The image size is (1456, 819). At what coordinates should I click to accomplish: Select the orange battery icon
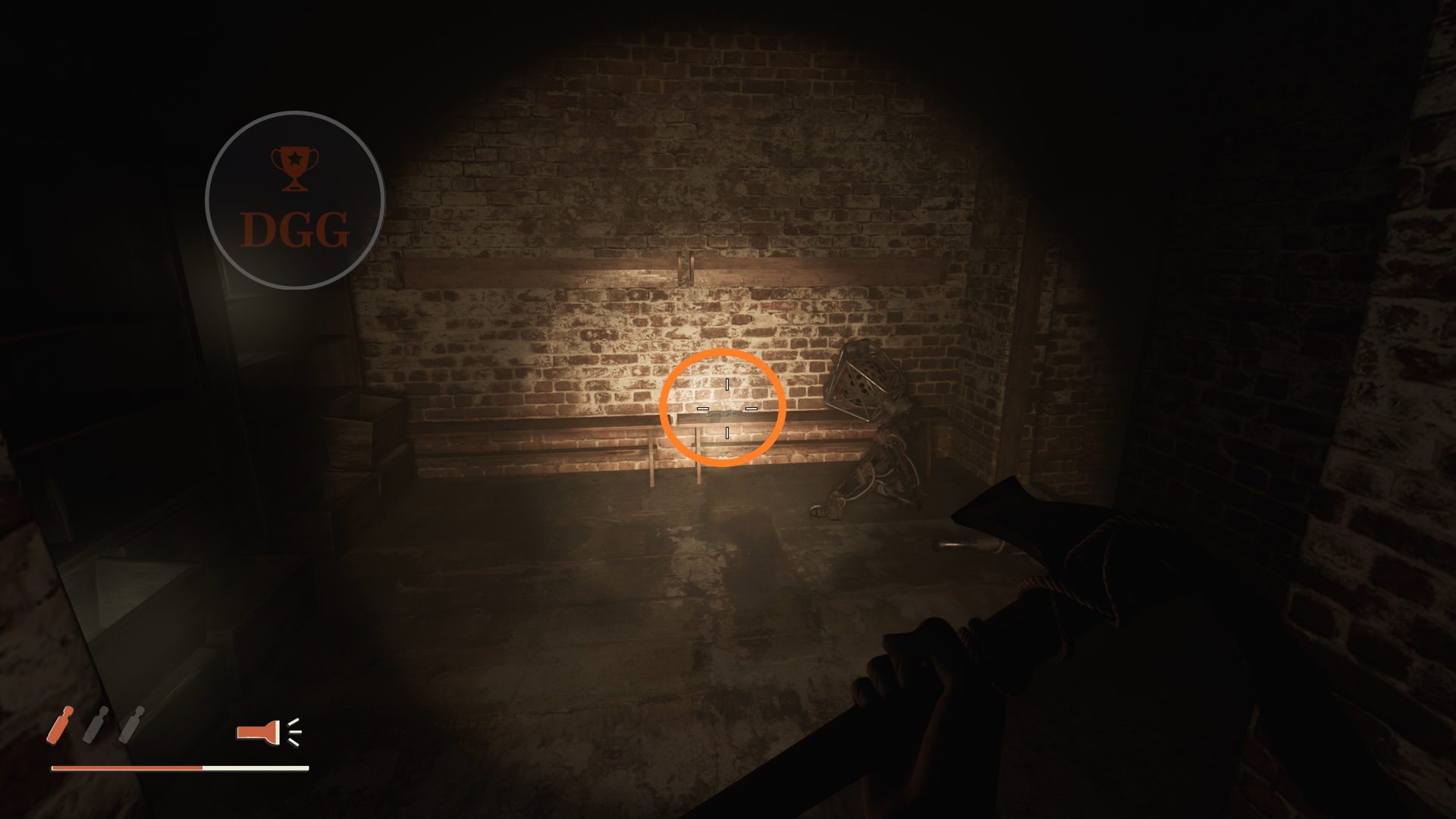[x=61, y=725]
